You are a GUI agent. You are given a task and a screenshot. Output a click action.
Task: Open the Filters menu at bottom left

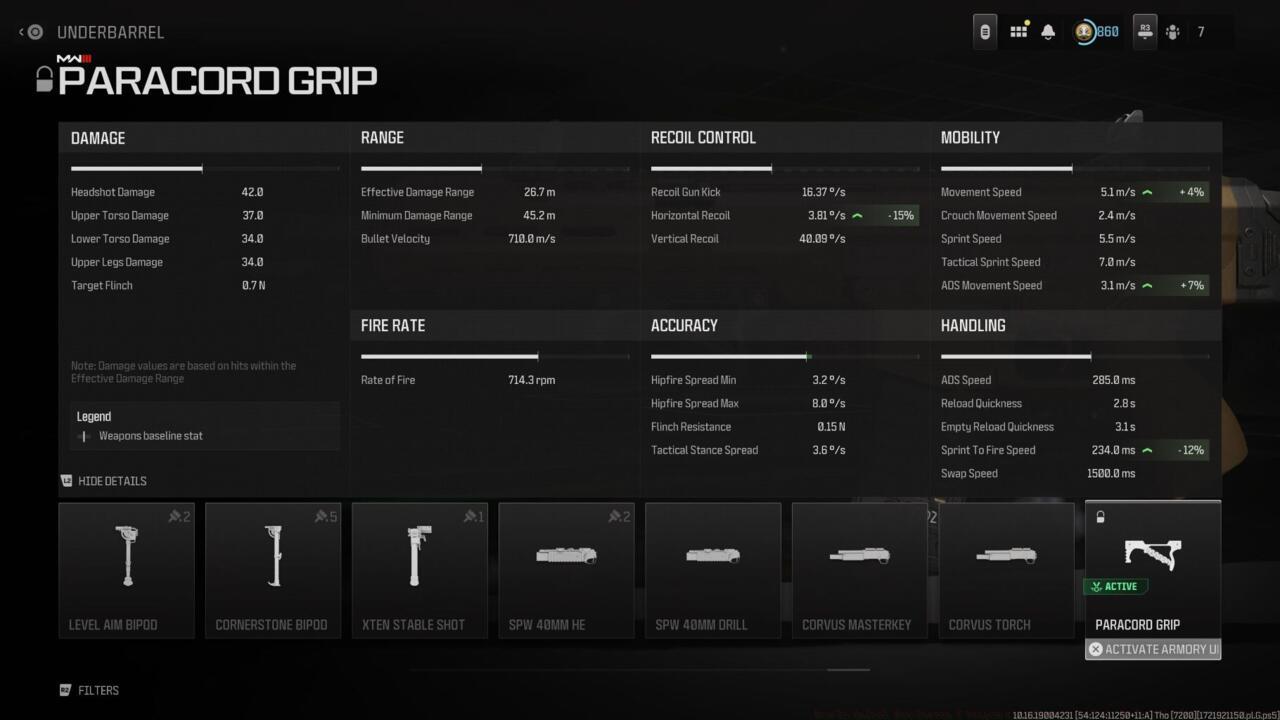(x=90, y=690)
